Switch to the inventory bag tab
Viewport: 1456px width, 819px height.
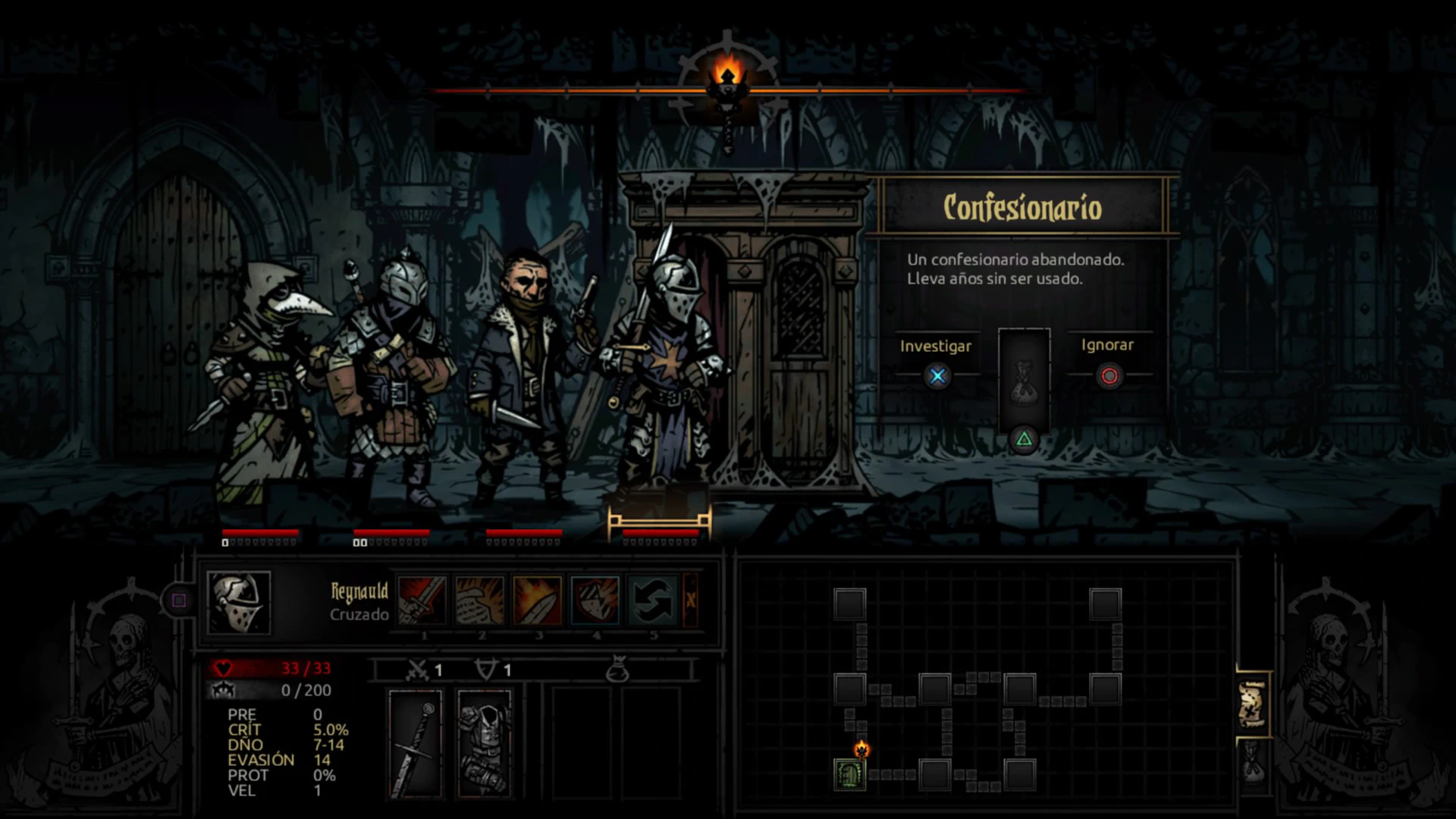click(x=1253, y=764)
